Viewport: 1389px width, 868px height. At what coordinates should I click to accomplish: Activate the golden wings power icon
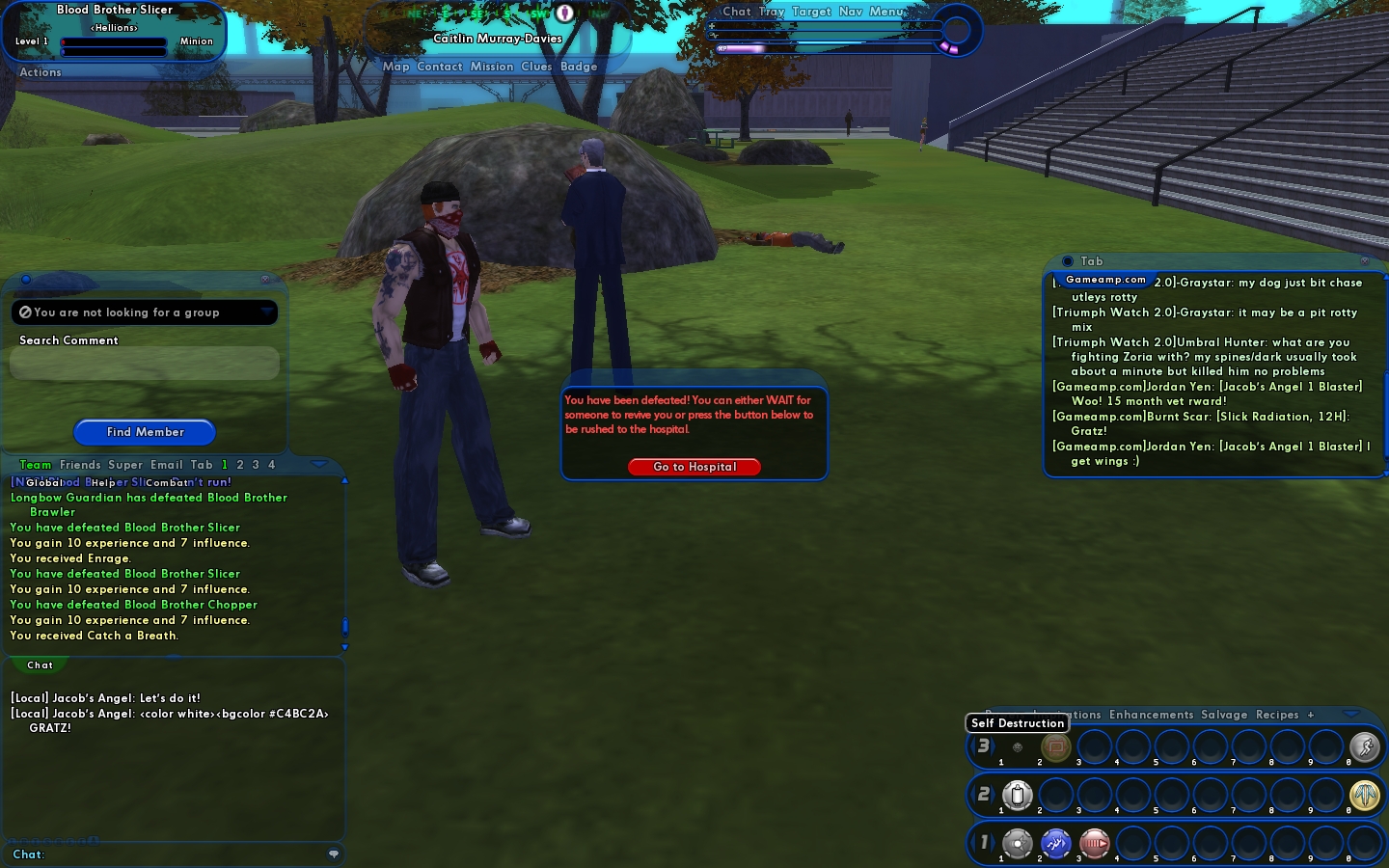coord(1364,795)
